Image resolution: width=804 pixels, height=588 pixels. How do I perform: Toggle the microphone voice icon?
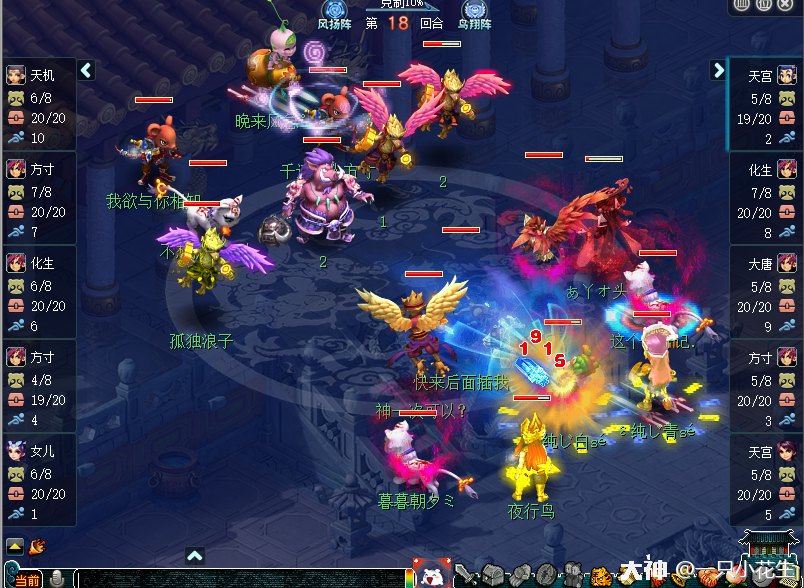57,578
